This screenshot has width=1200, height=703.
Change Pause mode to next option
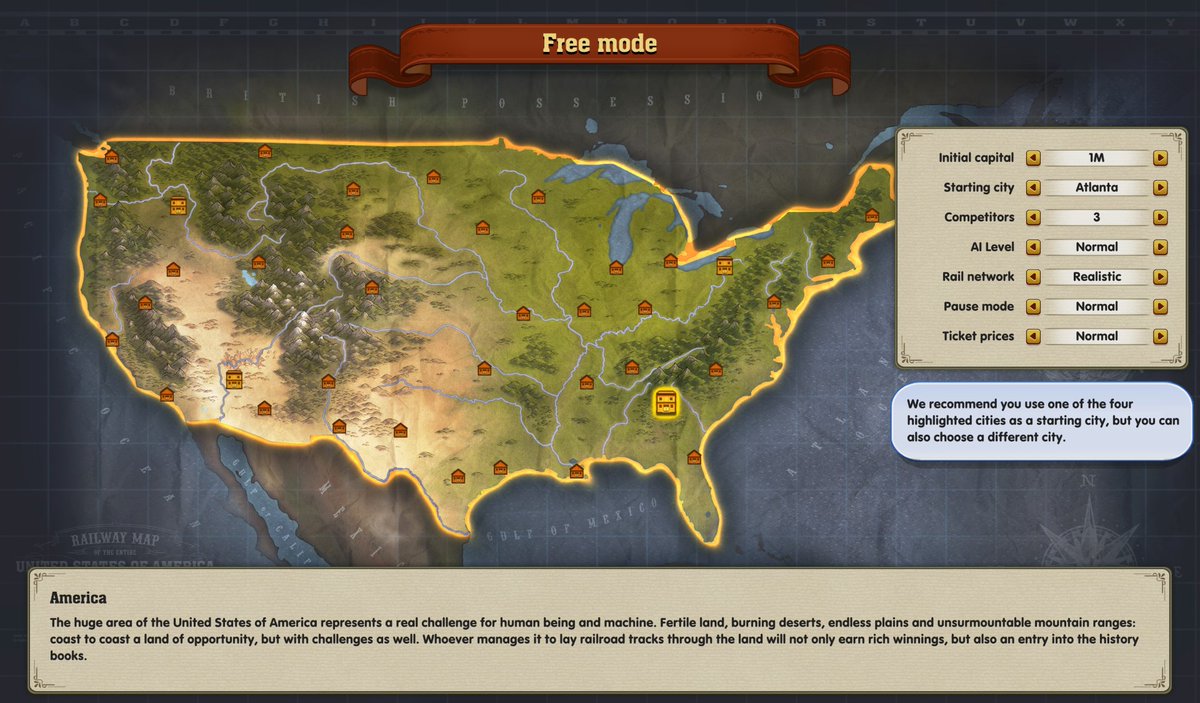[1160, 307]
